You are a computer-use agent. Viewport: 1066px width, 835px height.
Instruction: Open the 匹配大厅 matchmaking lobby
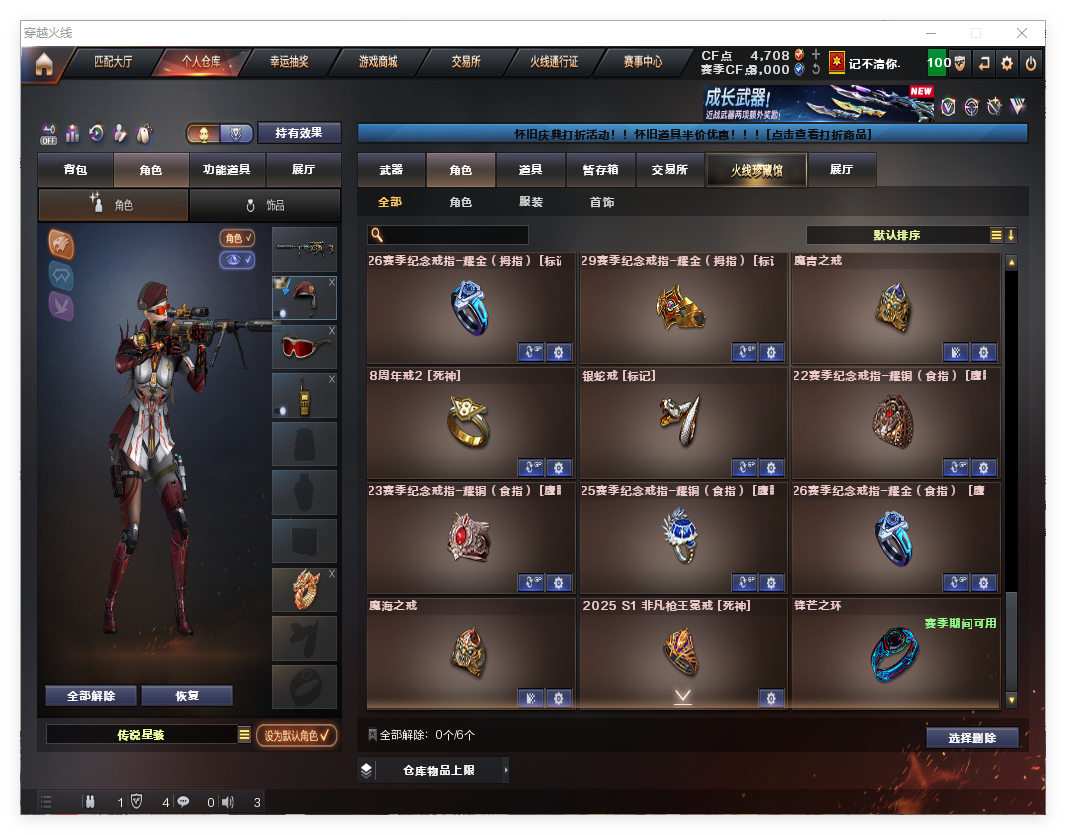113,62
